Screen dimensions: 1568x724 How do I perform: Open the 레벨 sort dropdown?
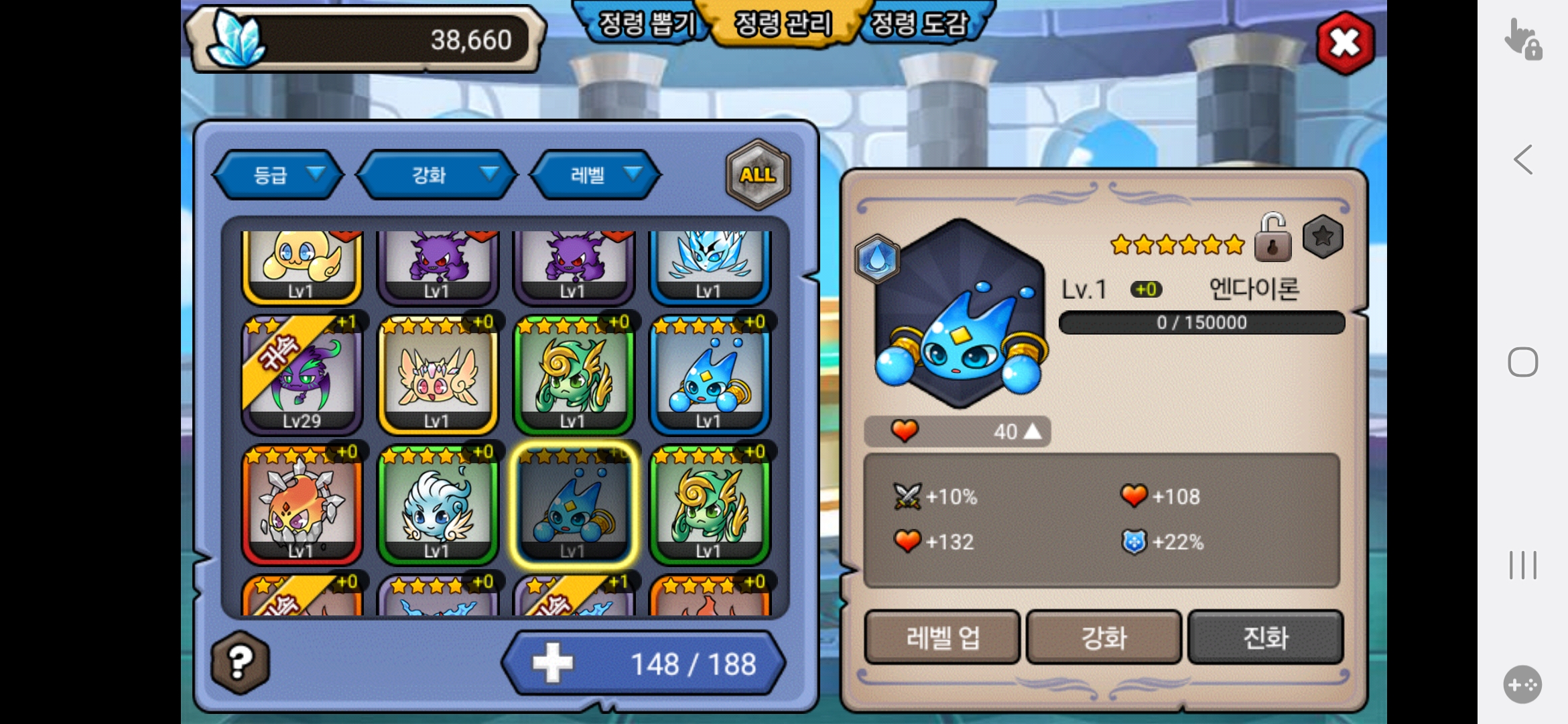coord(596,175)
